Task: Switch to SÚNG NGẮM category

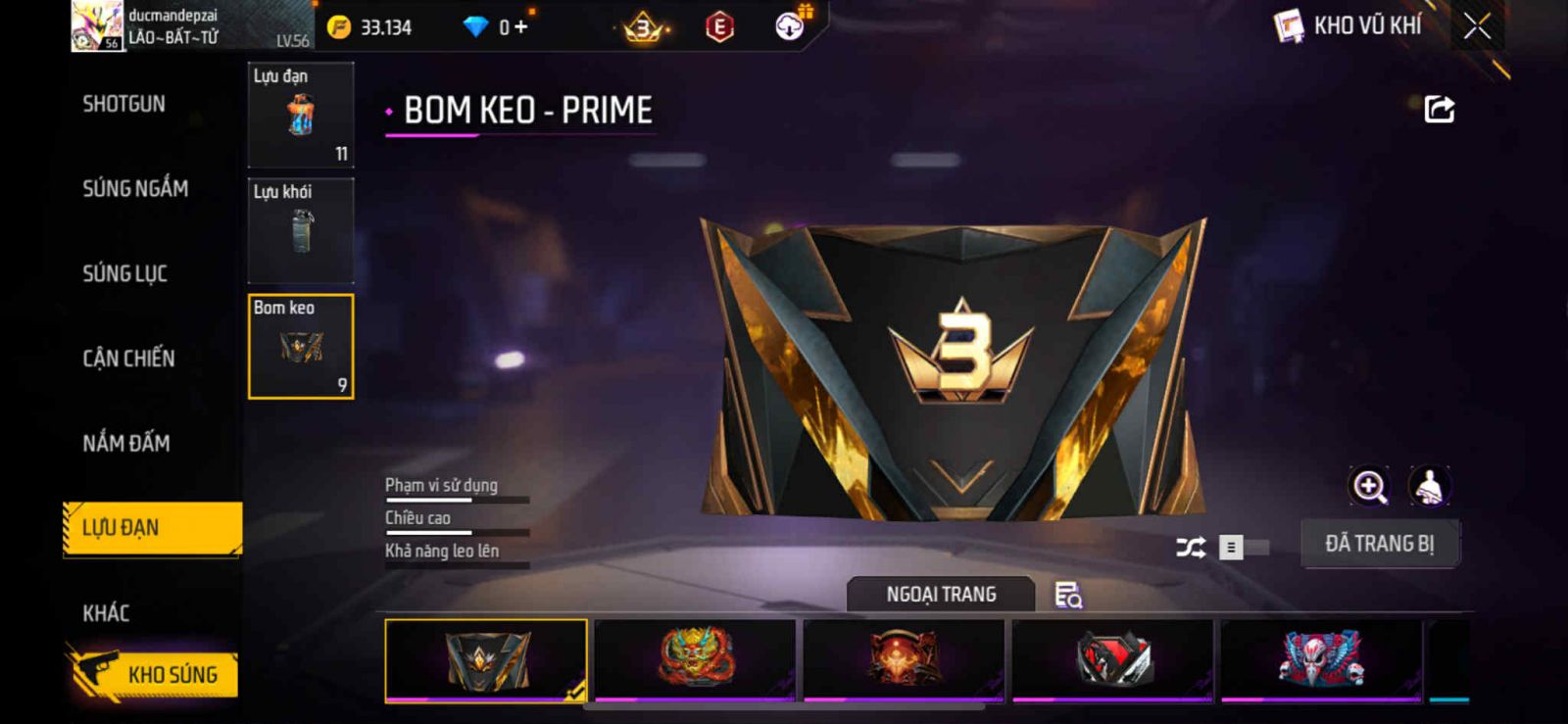Action: pos(135,188)
